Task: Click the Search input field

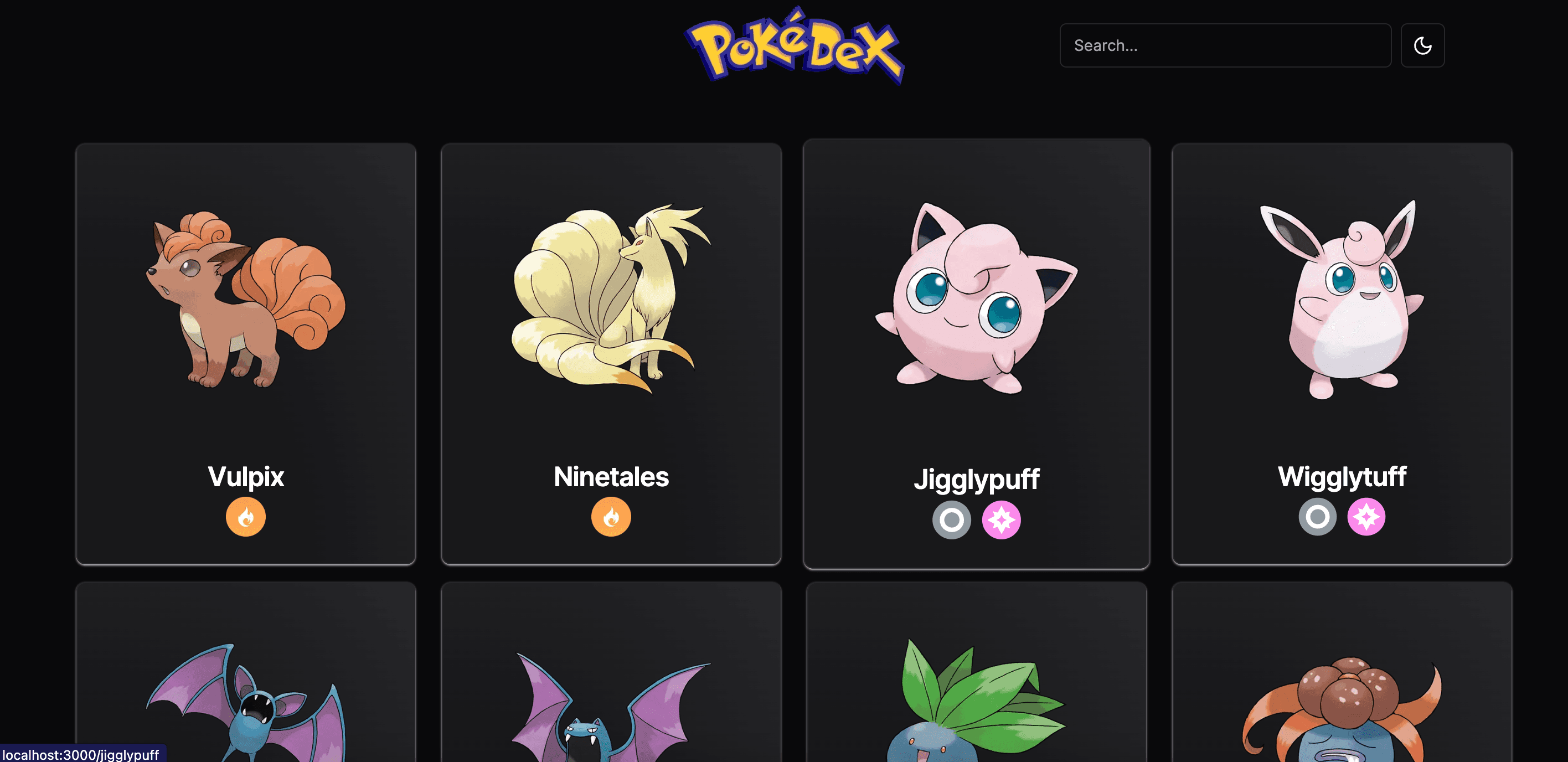Action: pyautogui.click(x=1225, y=45)
